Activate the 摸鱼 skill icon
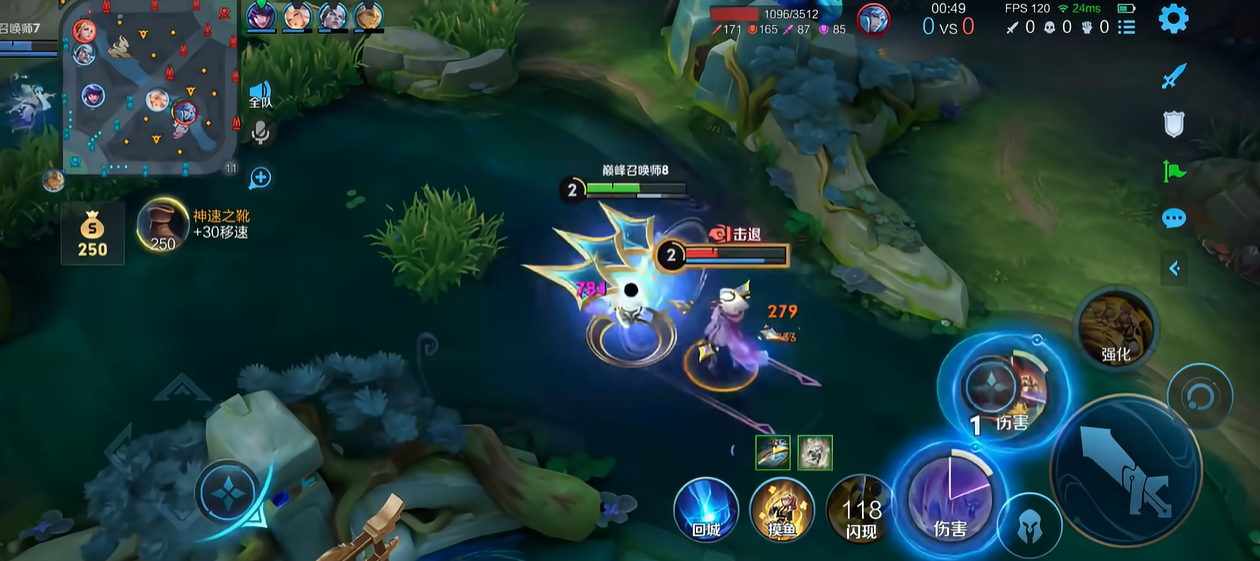 [x=781, y=508]
